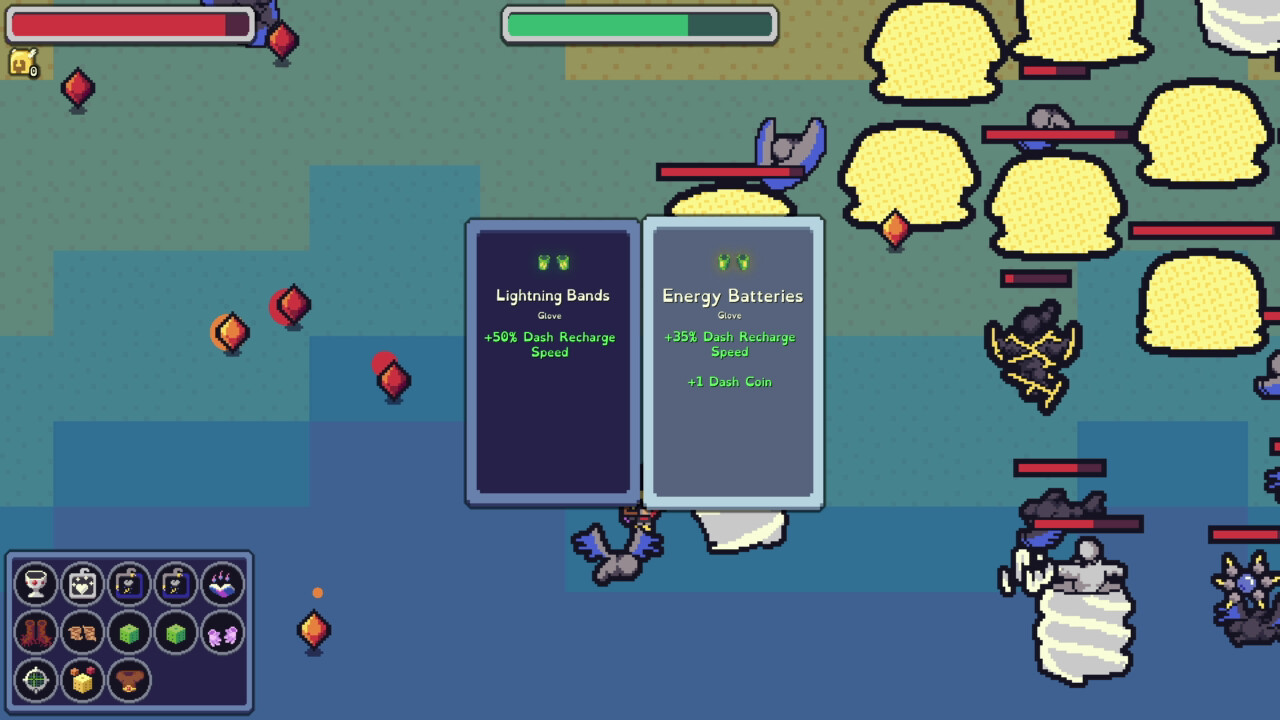Click the heart charm tag item icon

coord(82,584)
